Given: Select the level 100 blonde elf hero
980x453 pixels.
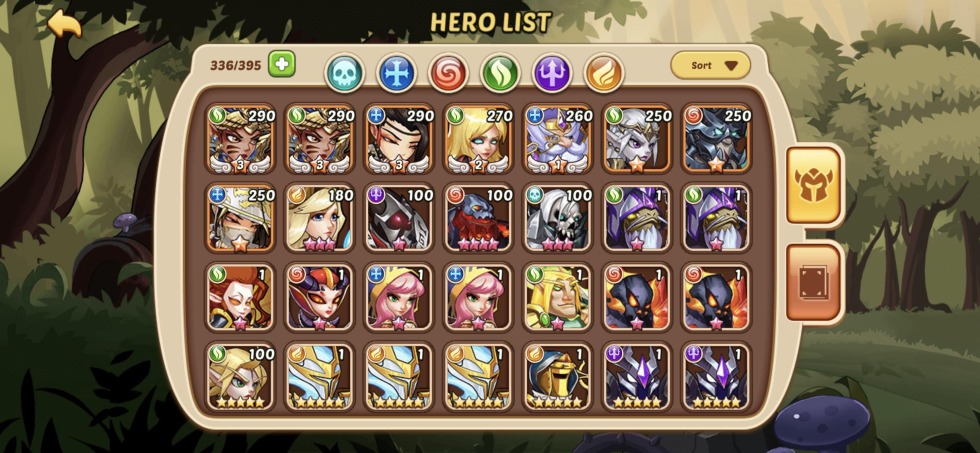Looking at the screenshot, I should click(x=240, y=377).
